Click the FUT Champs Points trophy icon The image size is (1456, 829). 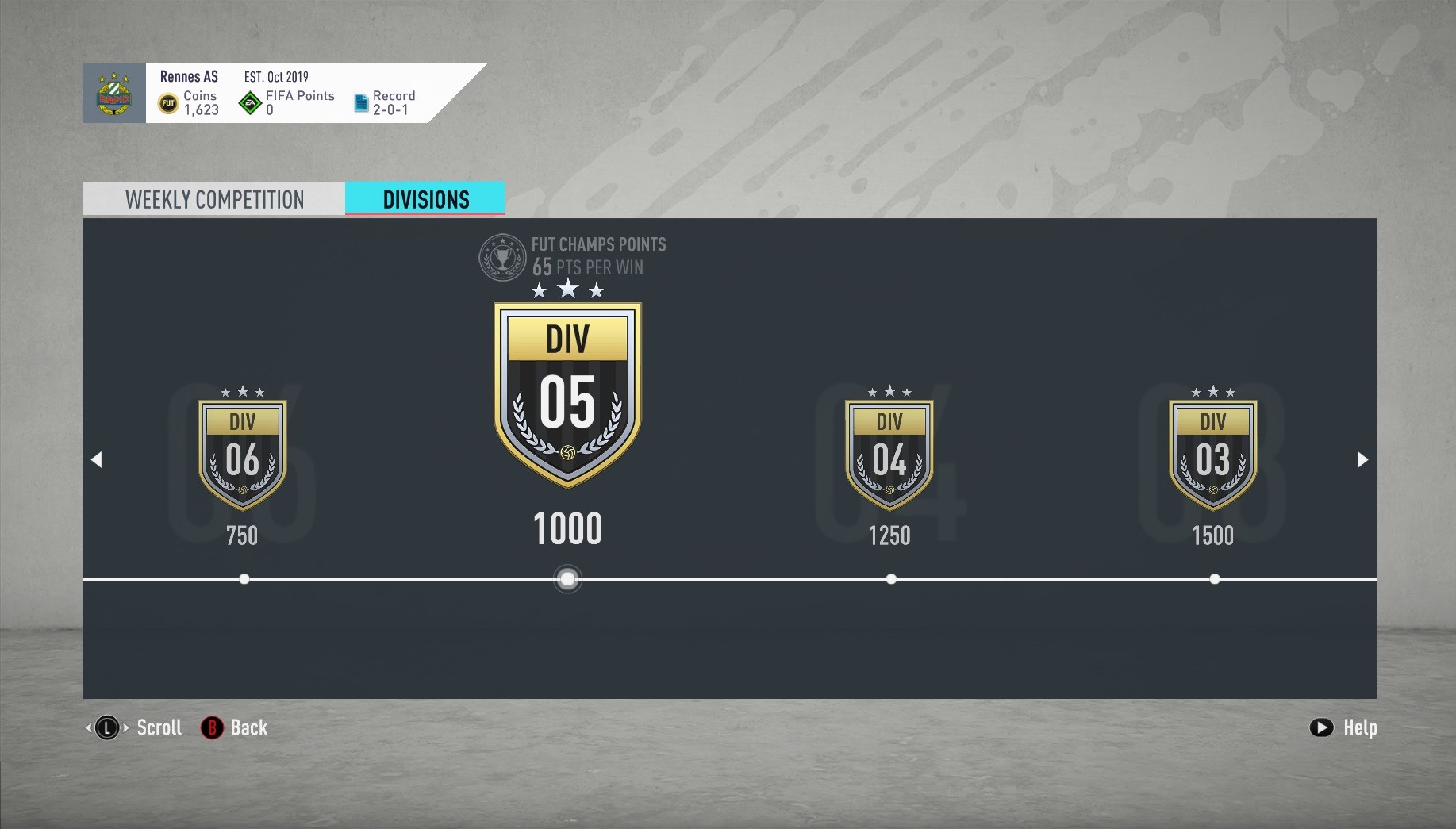coord(501,257)
